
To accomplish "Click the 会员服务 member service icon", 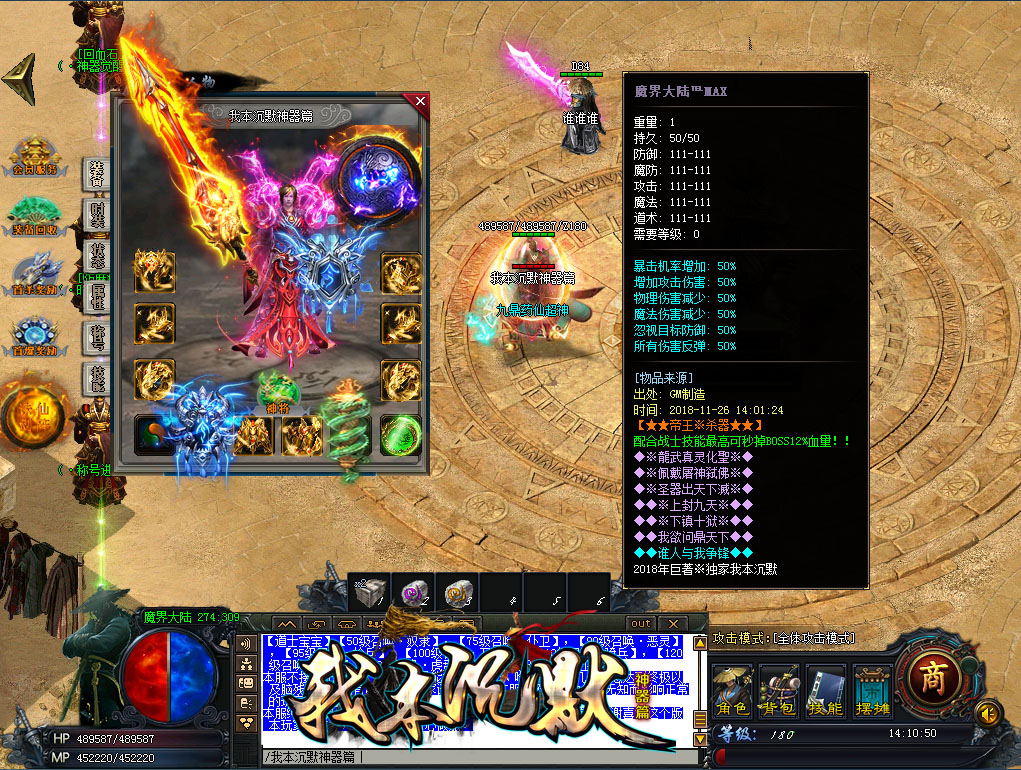I will [x=34, y=157].
